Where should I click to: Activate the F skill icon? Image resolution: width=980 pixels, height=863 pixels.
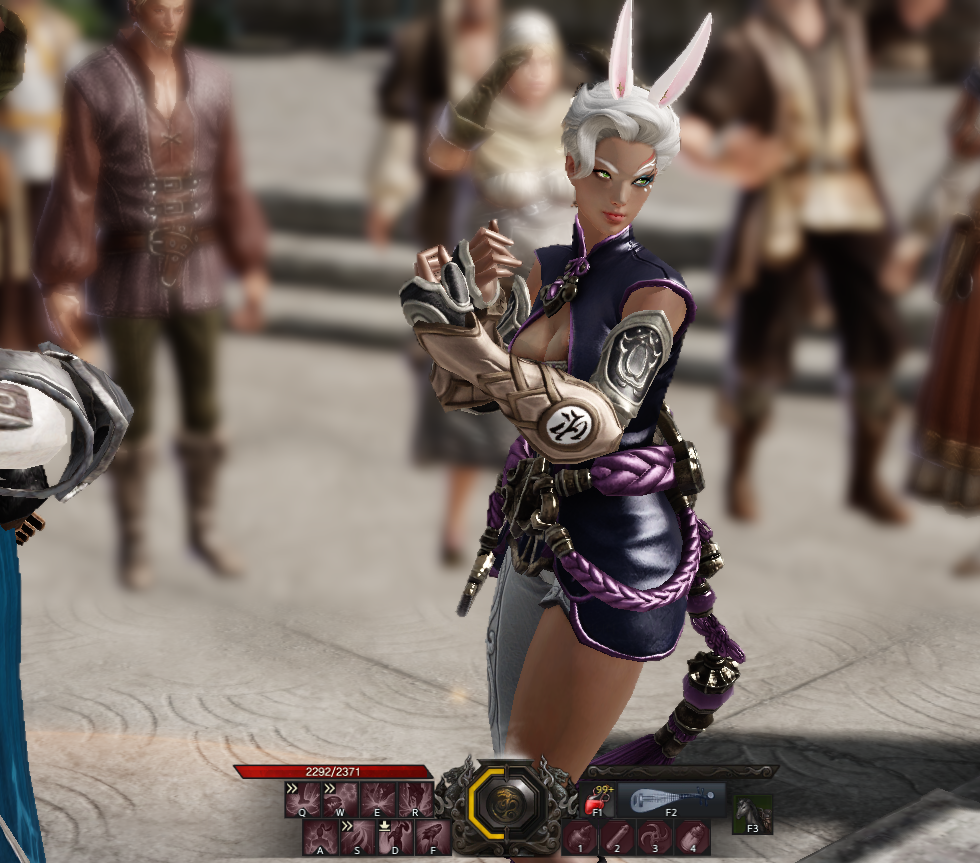pyautogui.click(x=434, y=837)
